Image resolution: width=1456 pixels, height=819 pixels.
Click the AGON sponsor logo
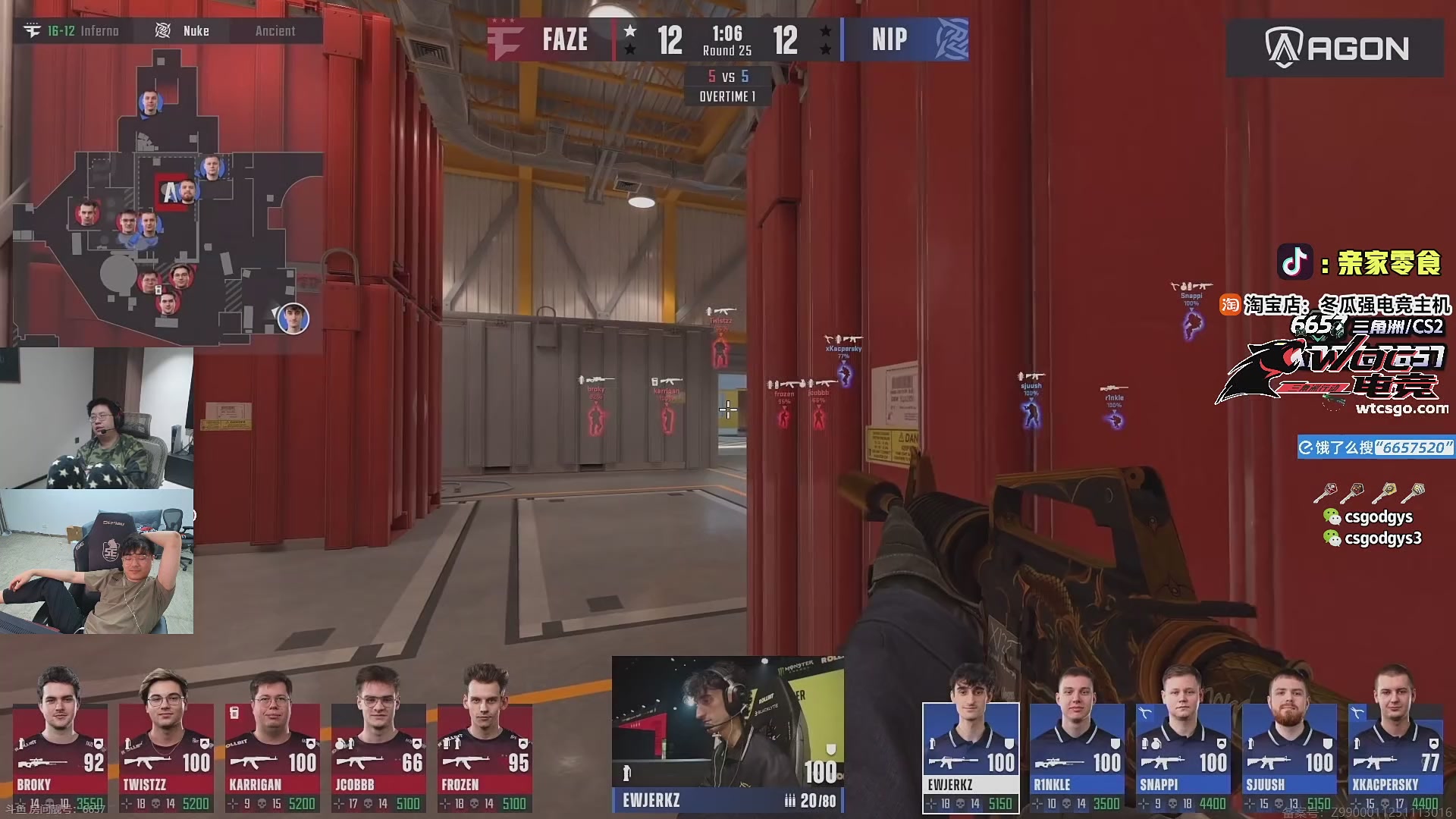[x=1335, y=49]
